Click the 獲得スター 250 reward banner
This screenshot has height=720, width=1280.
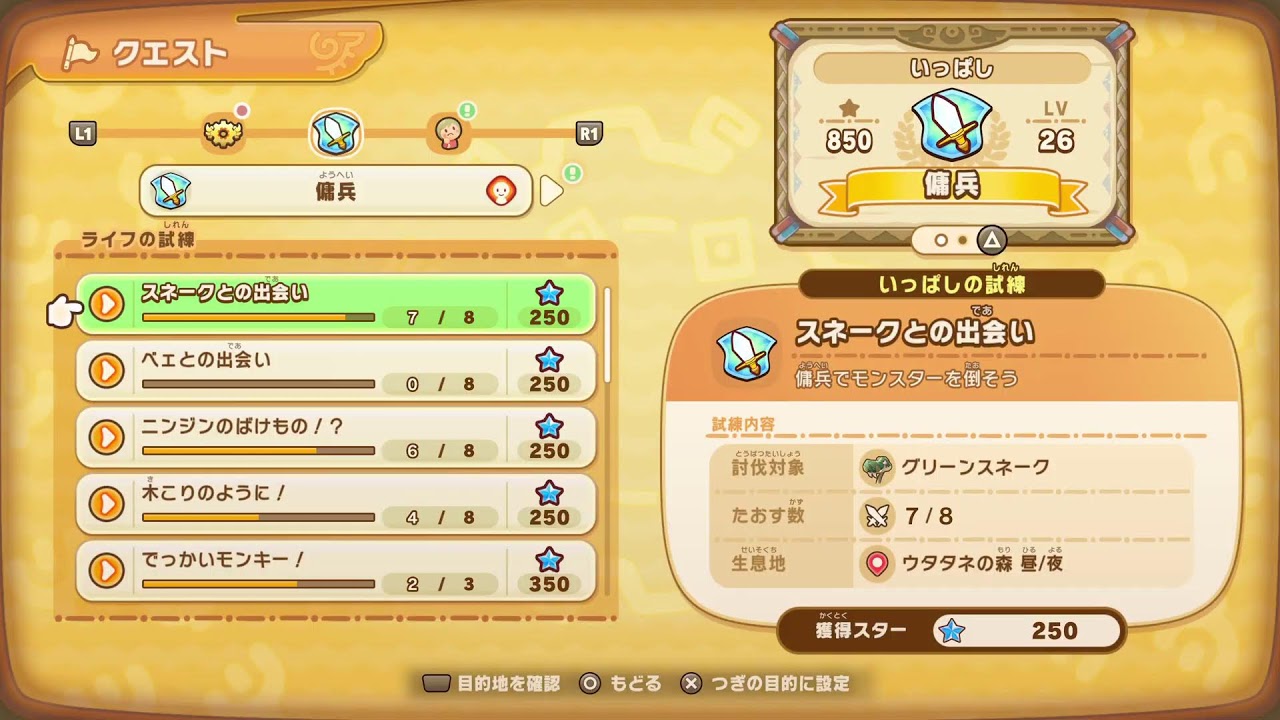coord(945,631)
